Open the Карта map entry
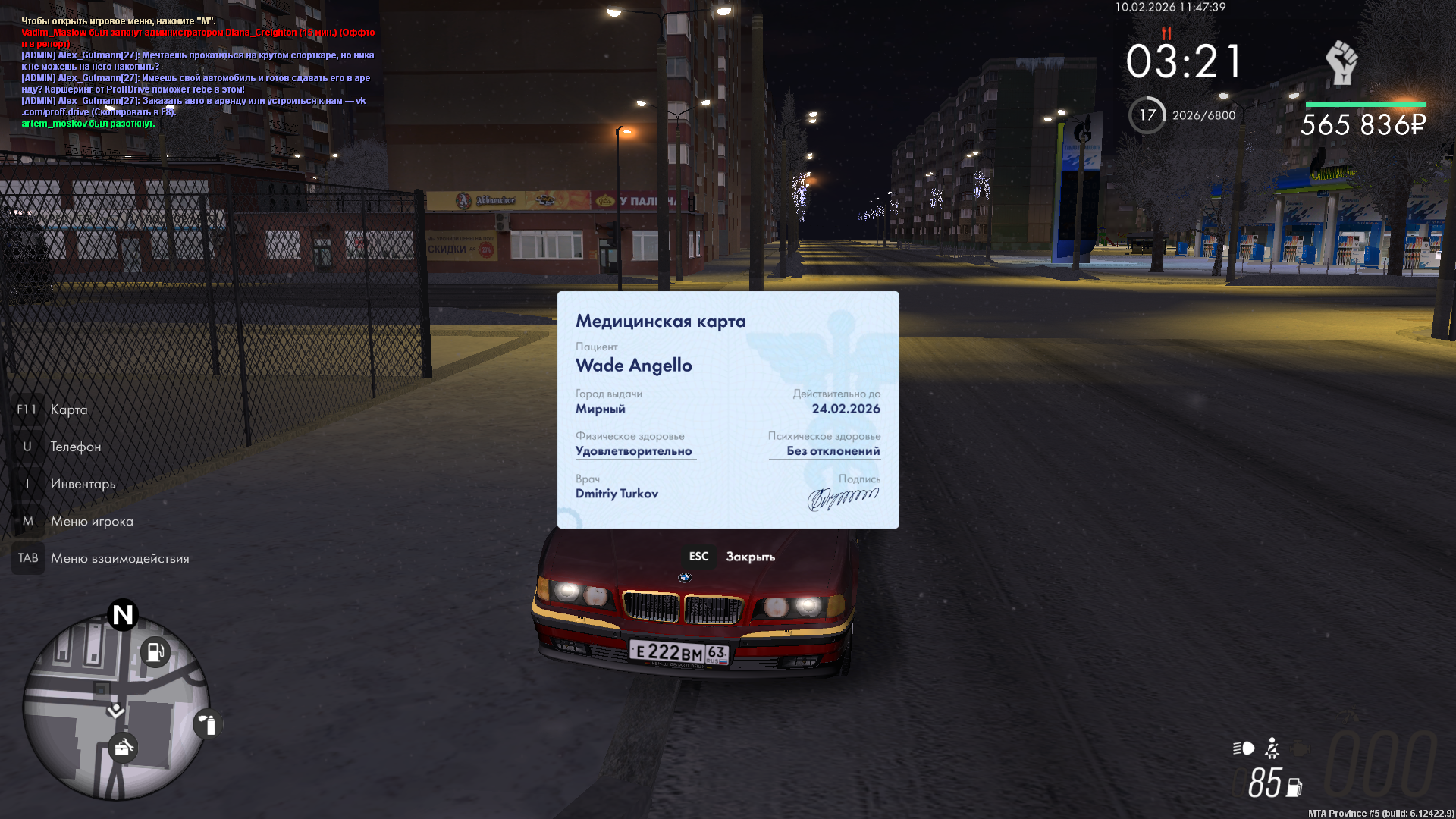The image size is (1456, 819). 68,409
